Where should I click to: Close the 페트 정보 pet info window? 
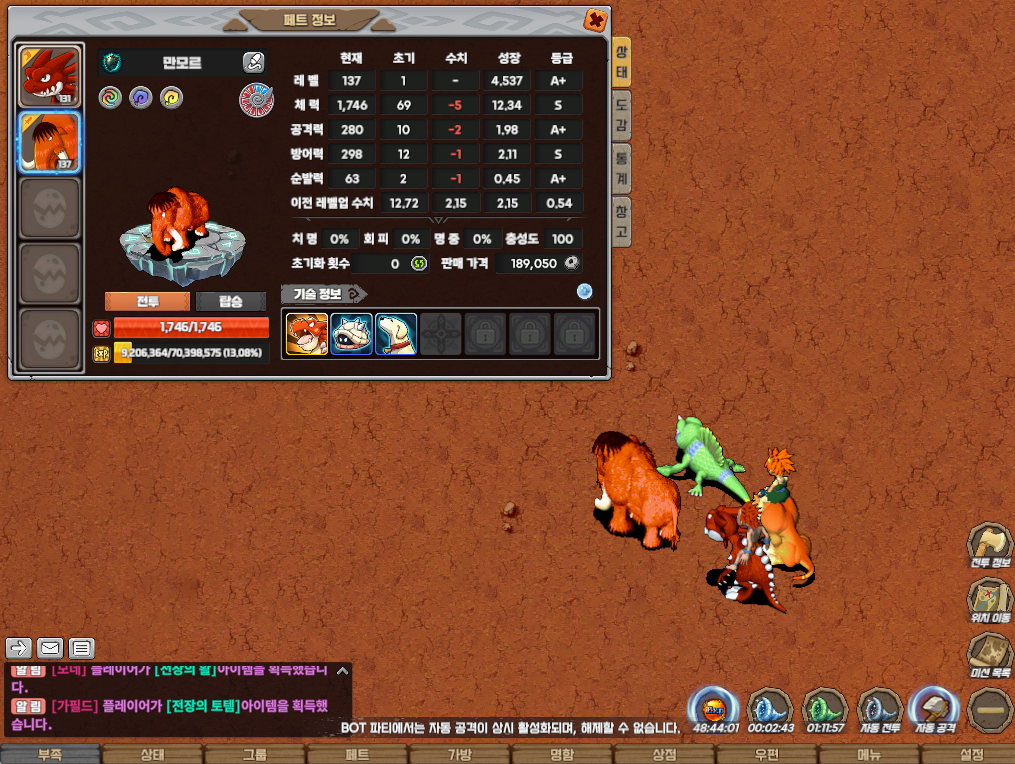[x=594, y=19]
